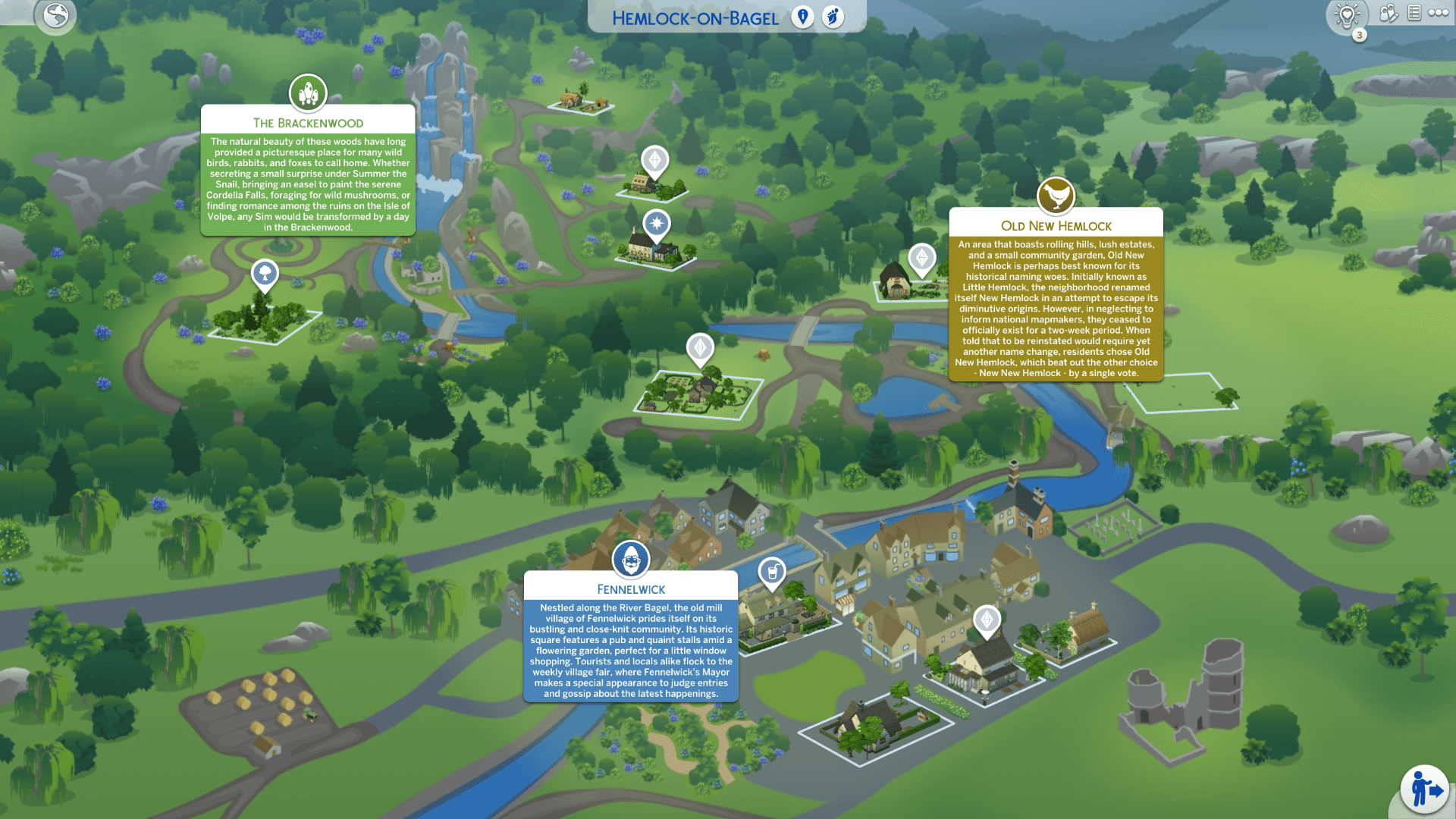The height and width of the screenshot is (819, 1456).
Task: Toggle the eco footprint icon
Action: [833, 17]
